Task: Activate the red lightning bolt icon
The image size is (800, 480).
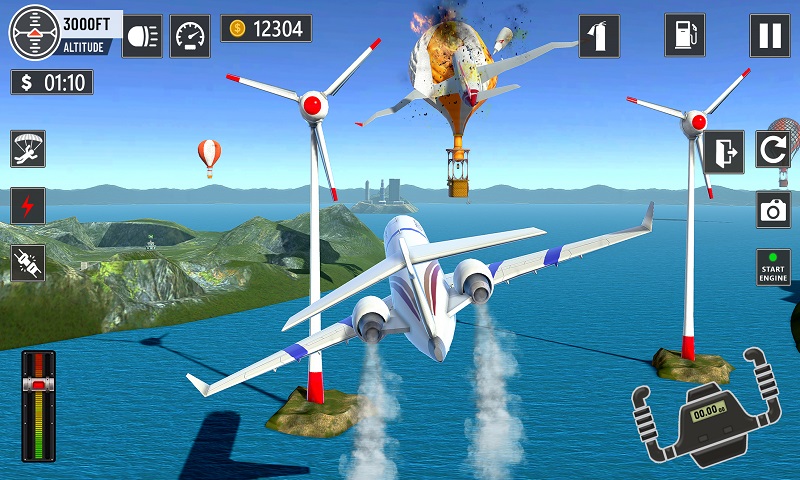Action: pos(28,206)
